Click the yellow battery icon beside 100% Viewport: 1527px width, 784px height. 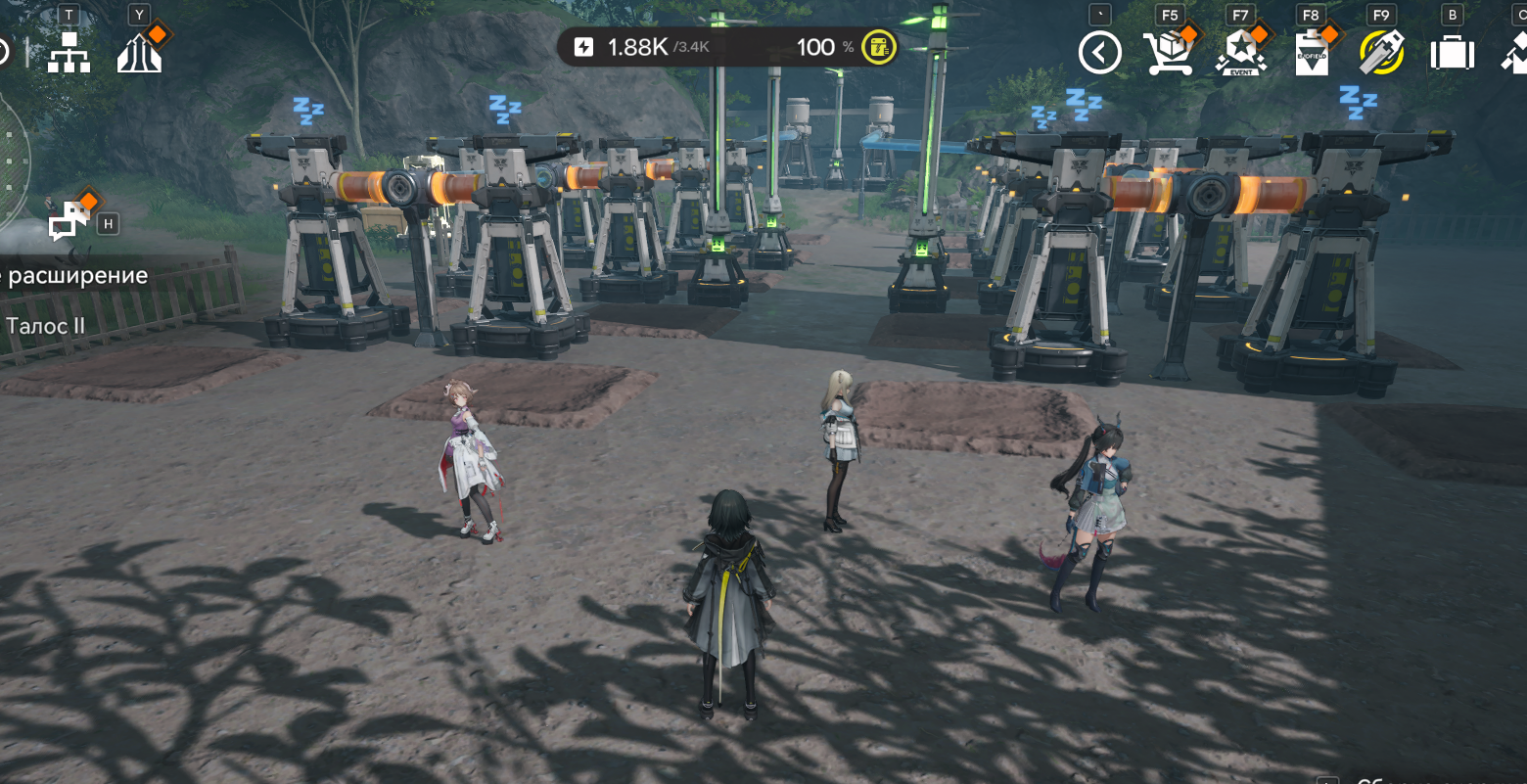tap(879, 47)
